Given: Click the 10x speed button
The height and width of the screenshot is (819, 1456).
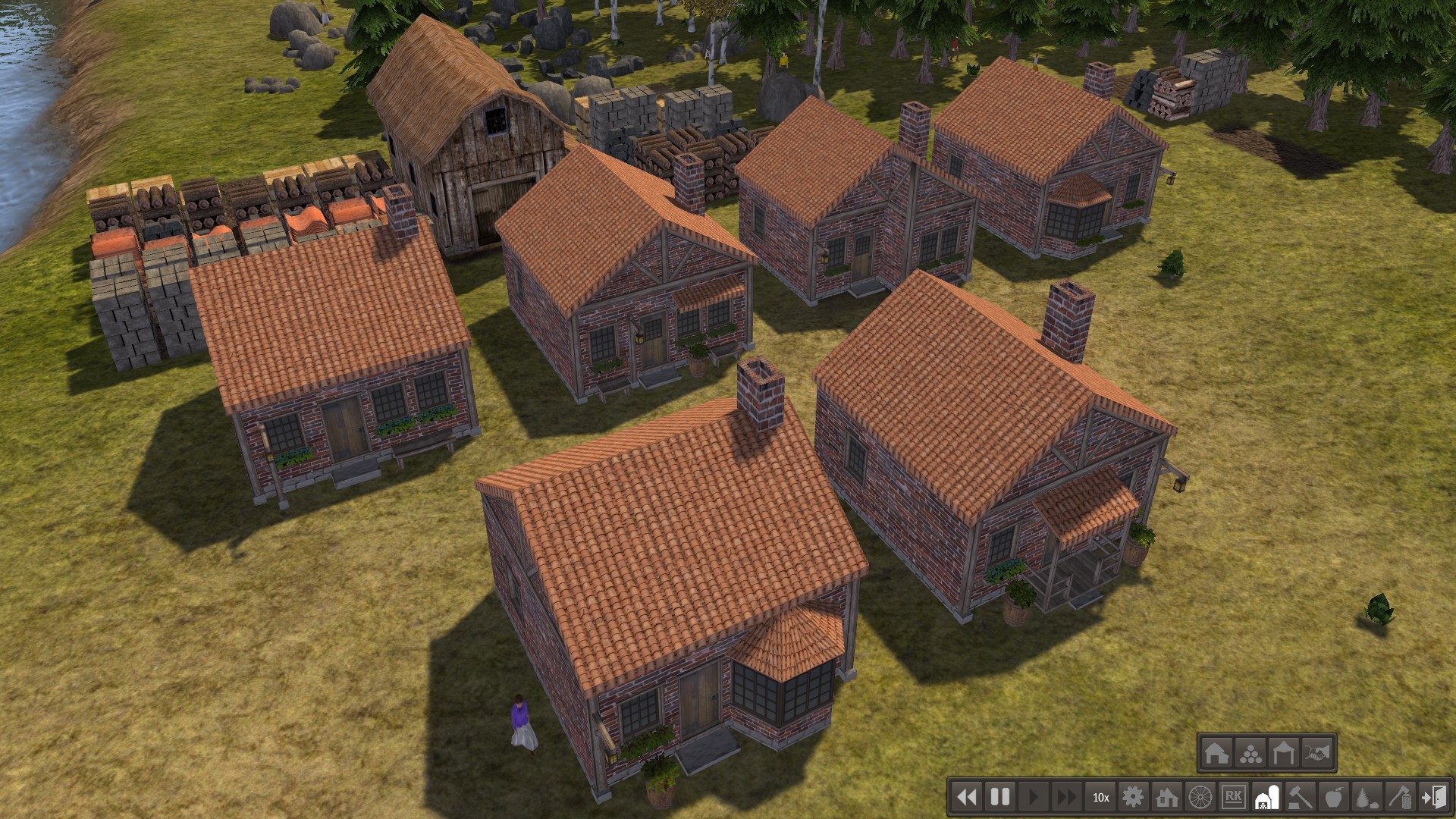Looking at the screenshot, I should pos(1100,797).
